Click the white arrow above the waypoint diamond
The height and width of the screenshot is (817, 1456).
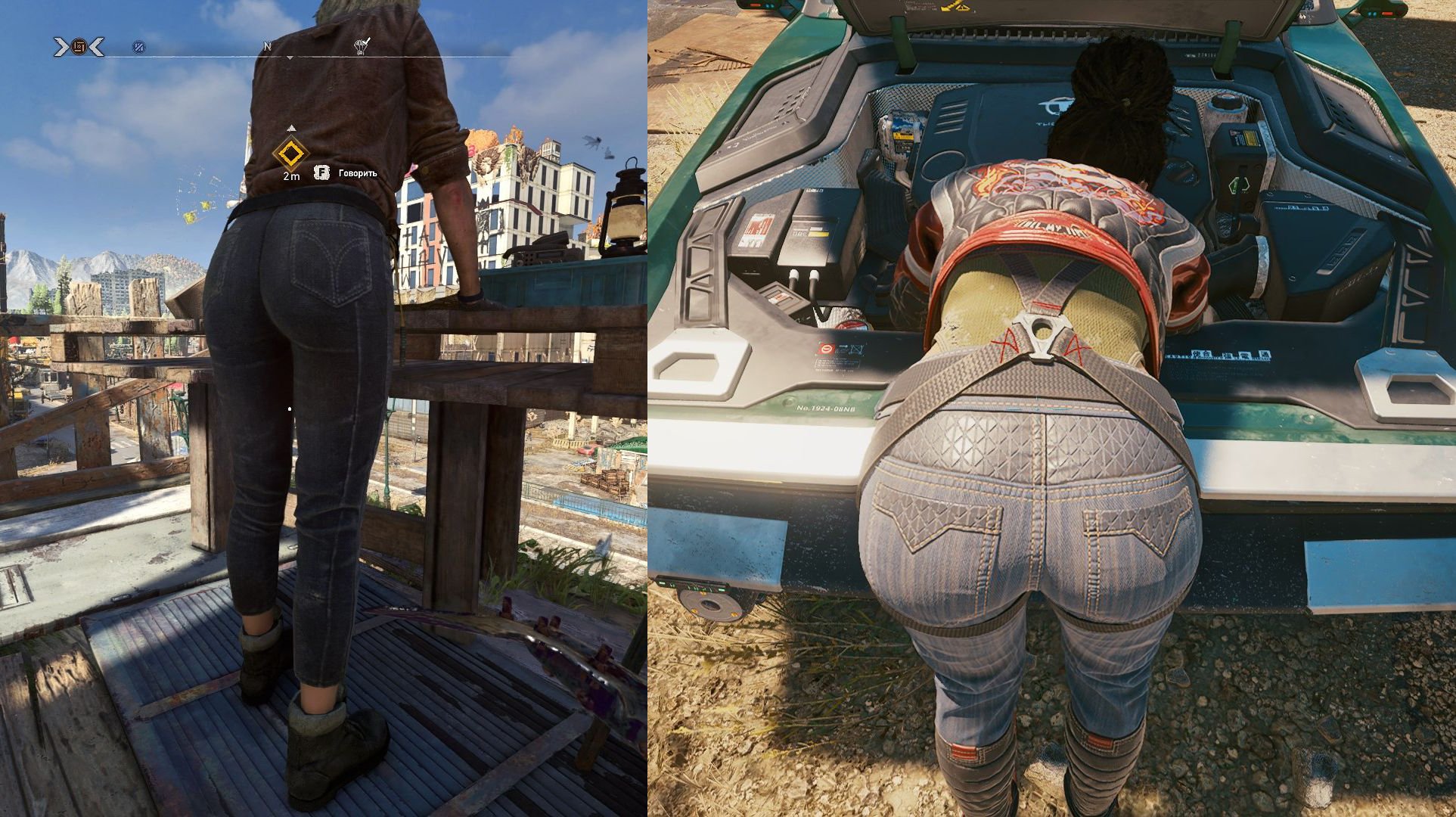pos(292,127)
